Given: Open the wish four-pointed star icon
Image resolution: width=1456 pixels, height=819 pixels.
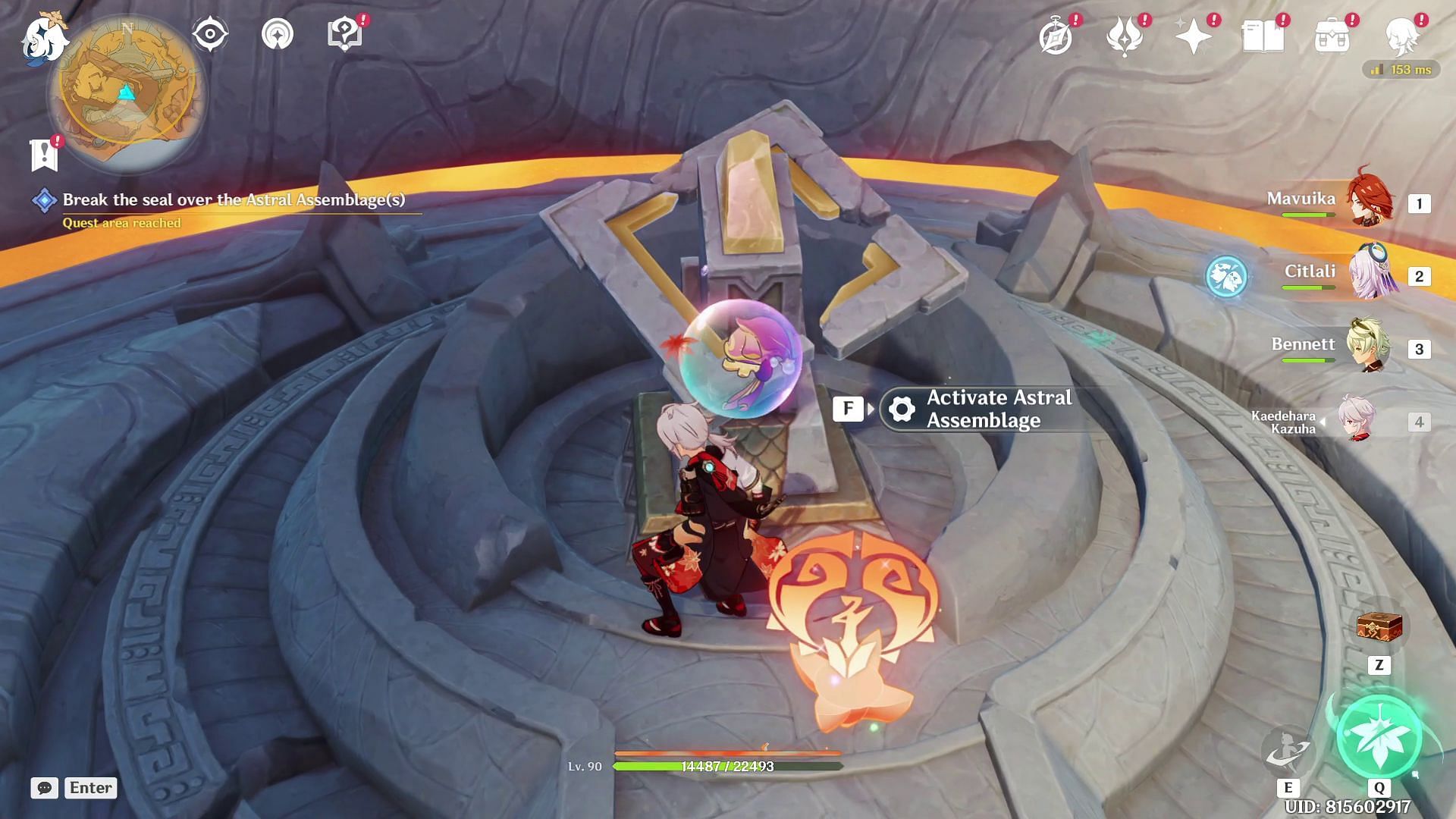Looking at the screenshot, I should tap(1193, 36).
